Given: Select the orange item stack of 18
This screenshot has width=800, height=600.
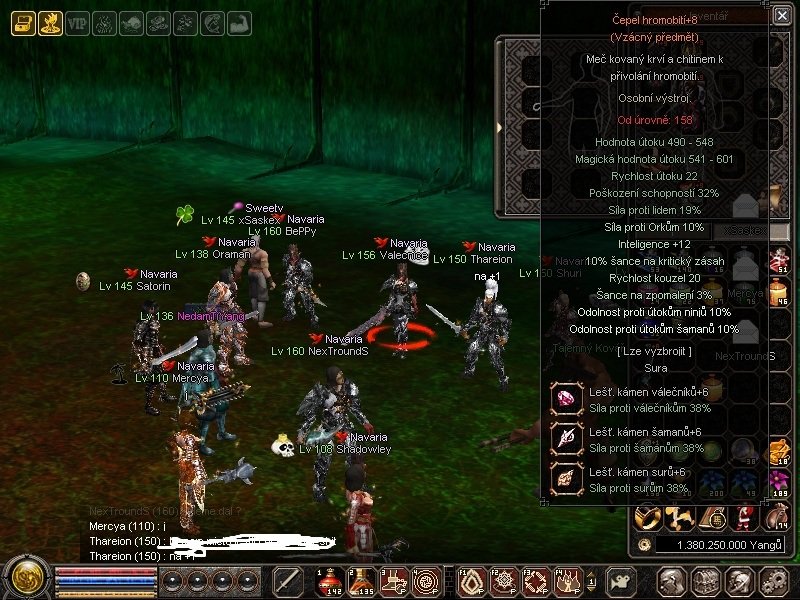Looking at the screenshot, I should pos(777,452).
